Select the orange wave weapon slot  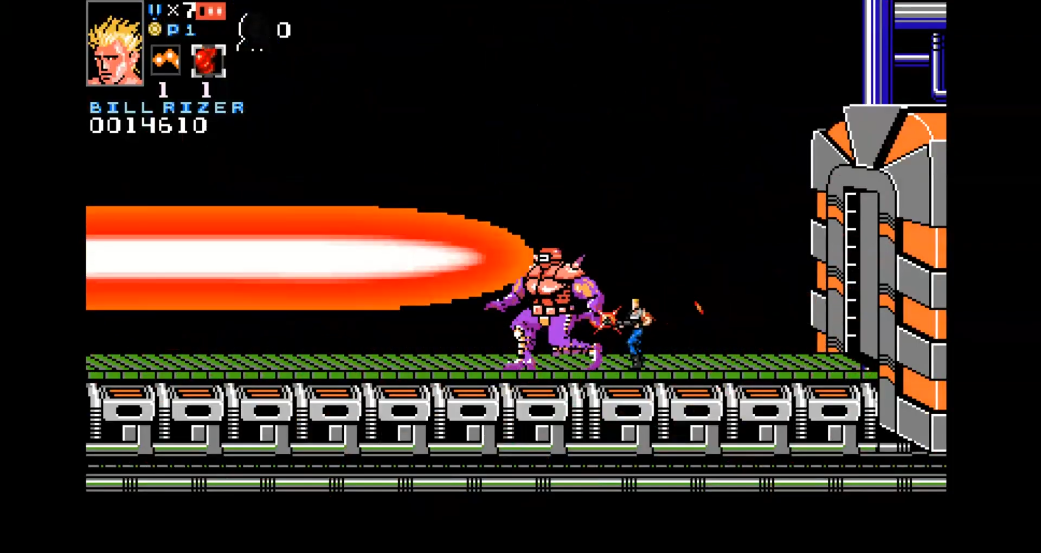point(164,61)
